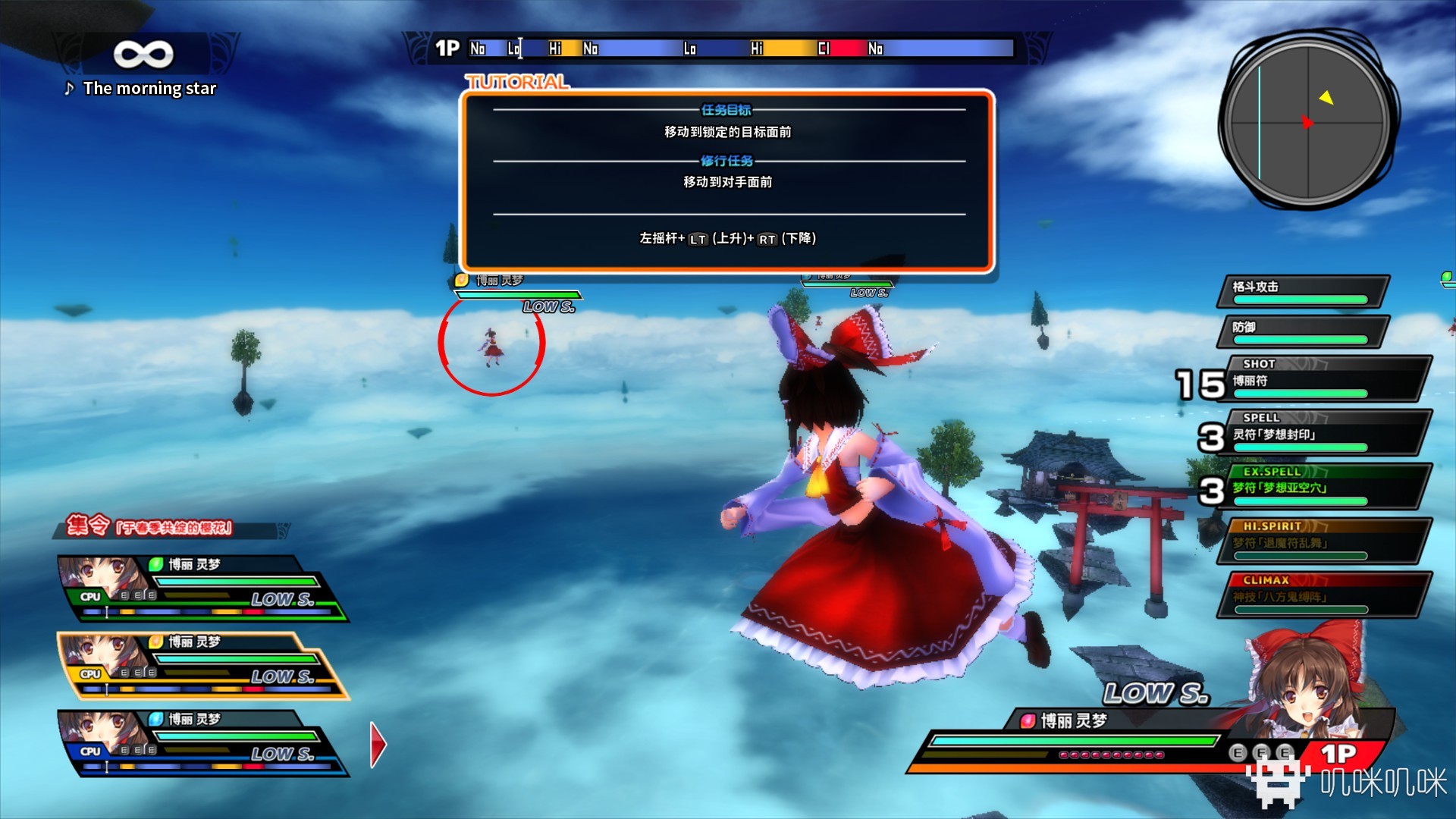Open the TUTORIAL panel header
The image size is (1456, 819).
518,82
